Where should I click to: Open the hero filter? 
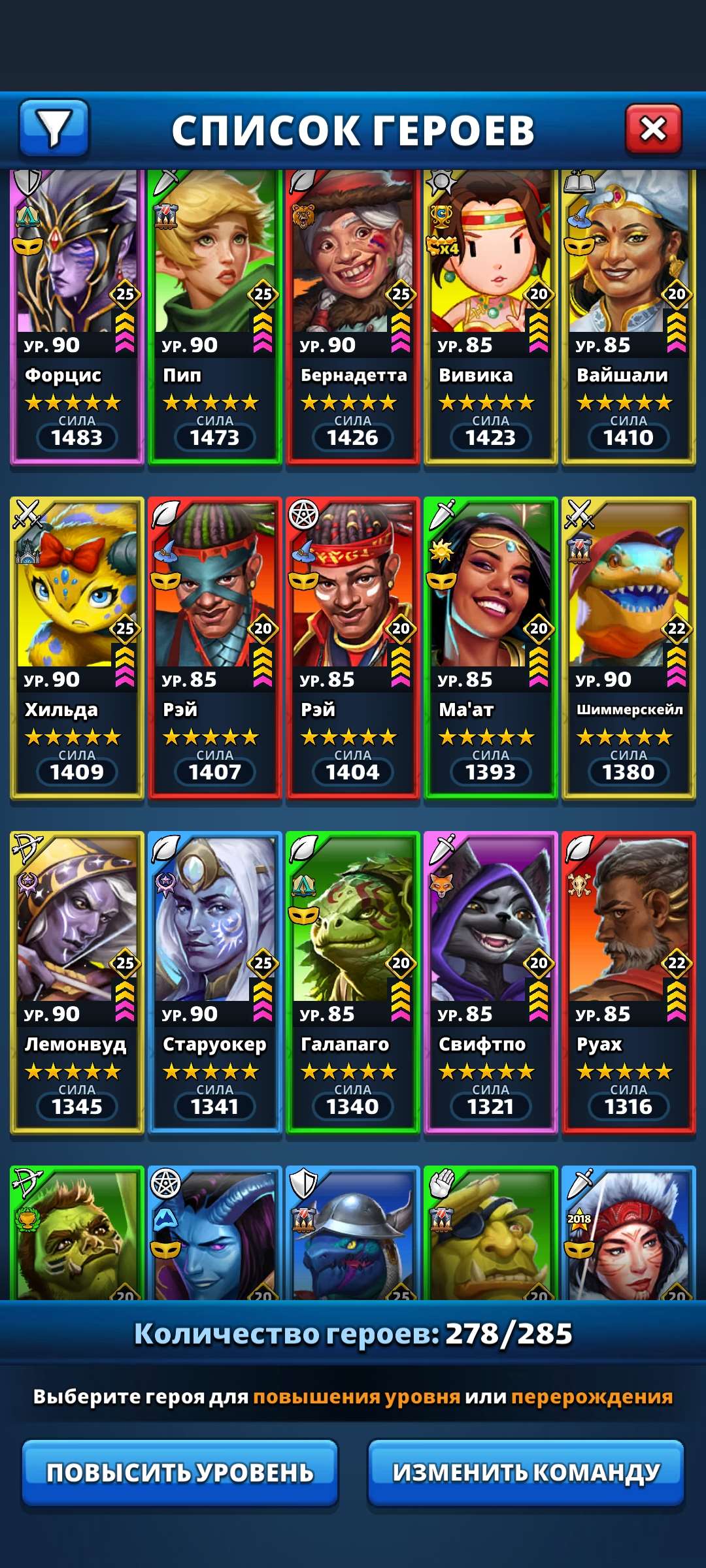pos(54,128)
